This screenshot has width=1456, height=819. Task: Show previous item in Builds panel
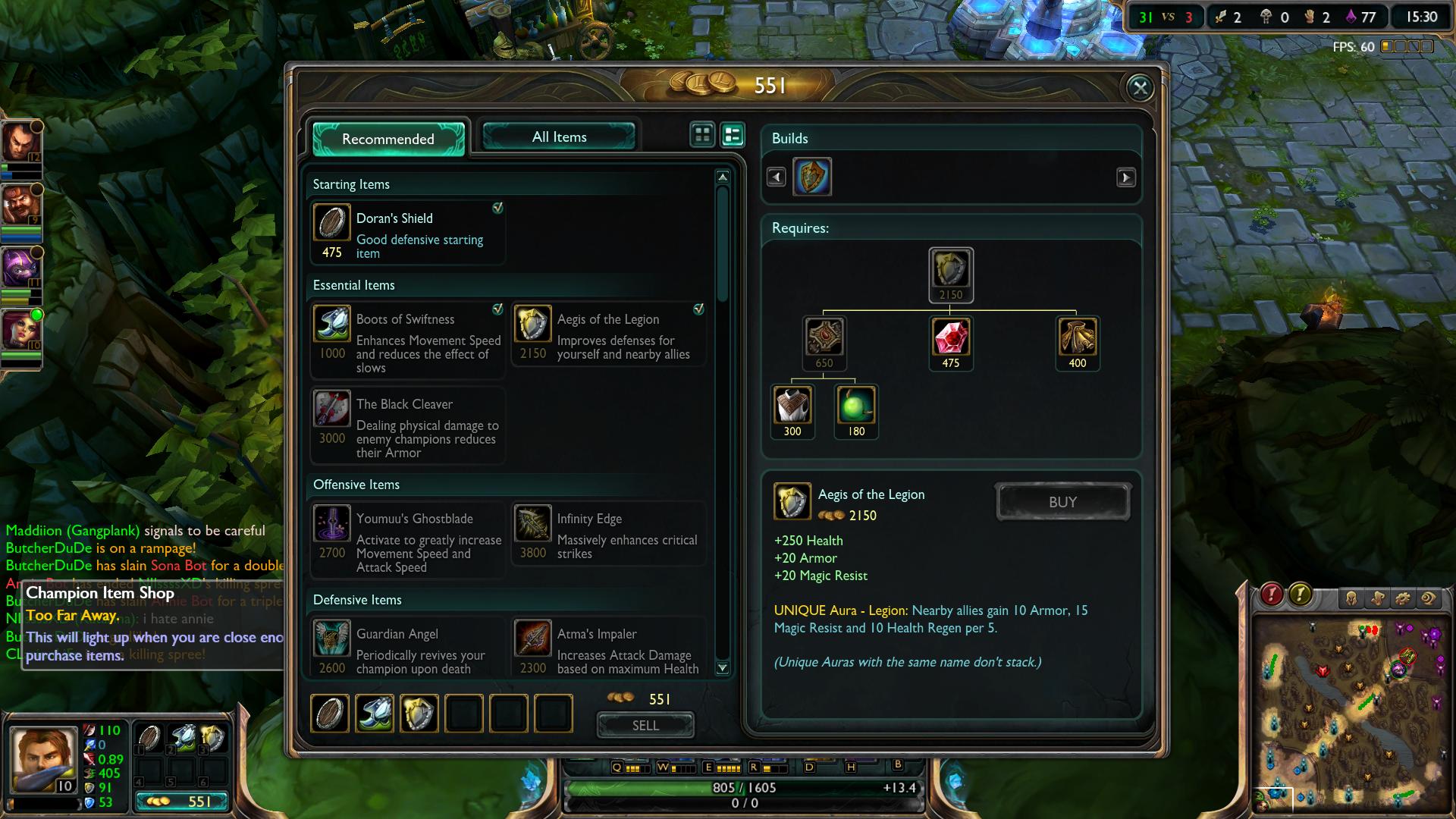(776, 177)
